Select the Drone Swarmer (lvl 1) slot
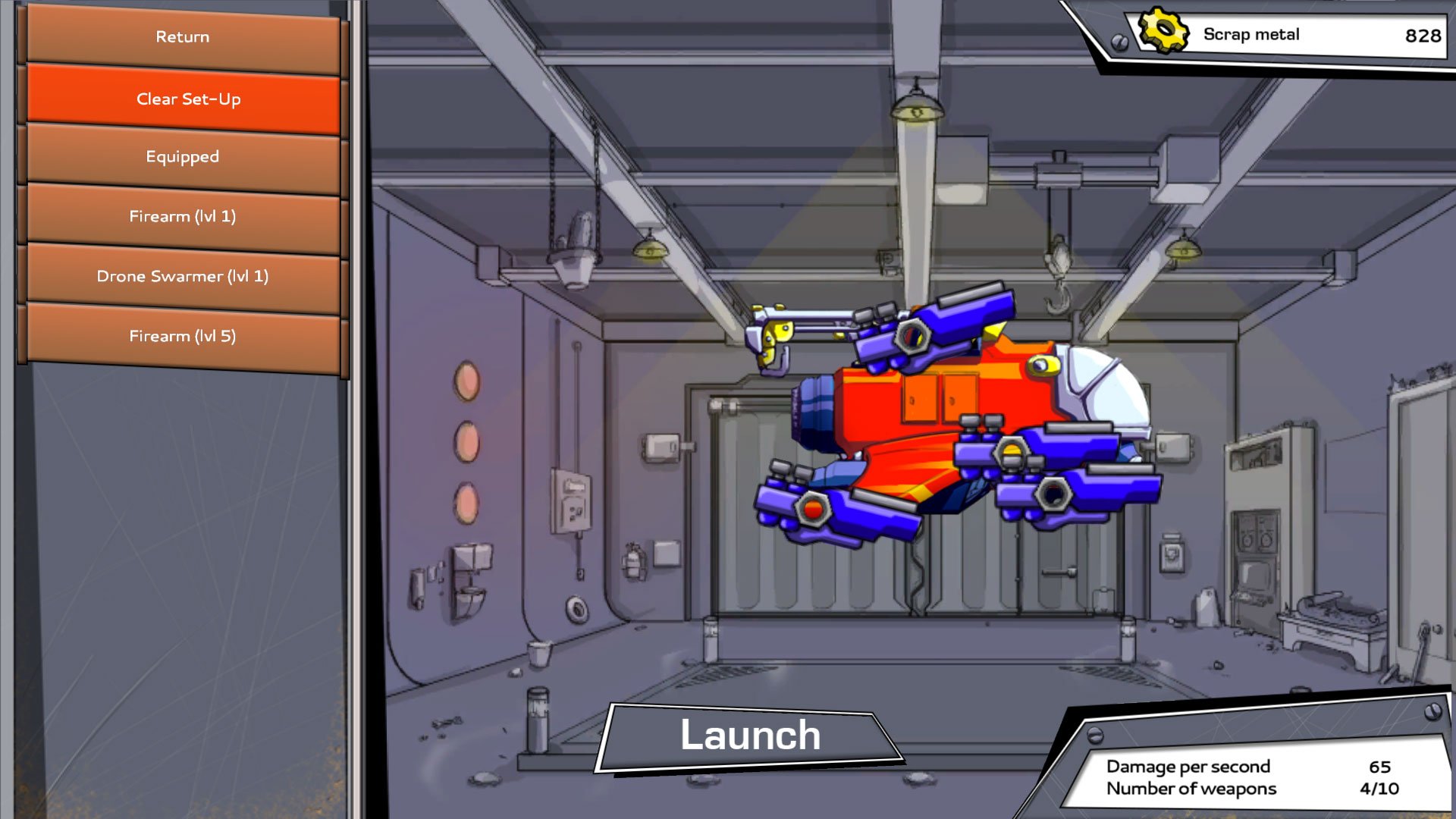1456x819 pixels. coord(183,276)
